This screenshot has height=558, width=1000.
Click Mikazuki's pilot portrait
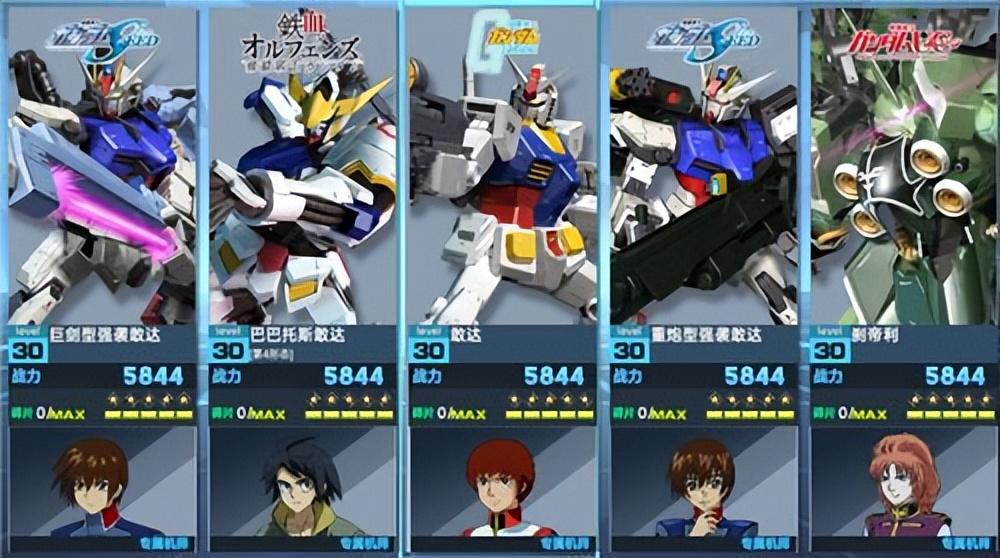click(x=302, y=487)
